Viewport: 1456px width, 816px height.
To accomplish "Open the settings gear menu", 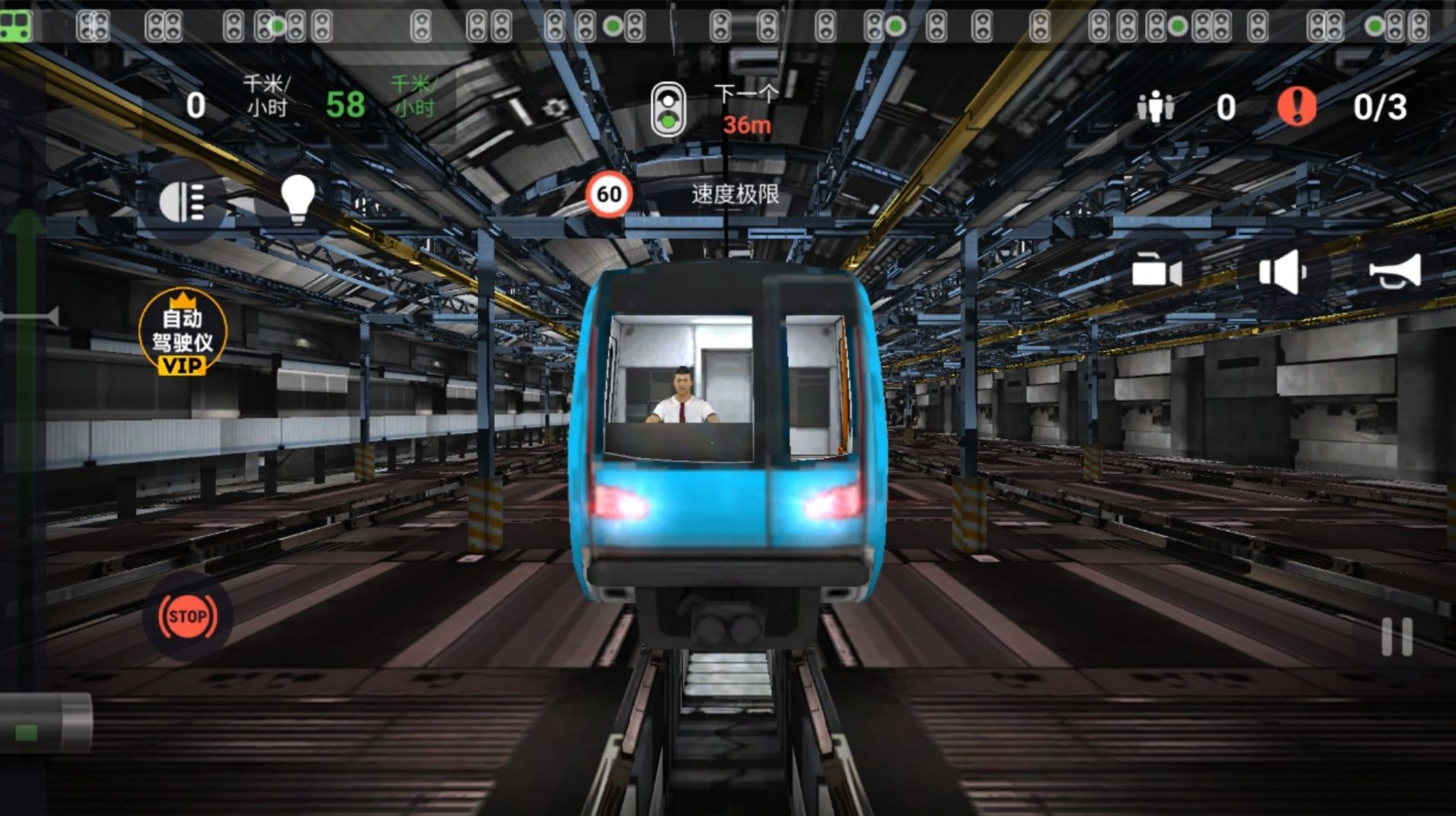I will [x=555, y=108].
